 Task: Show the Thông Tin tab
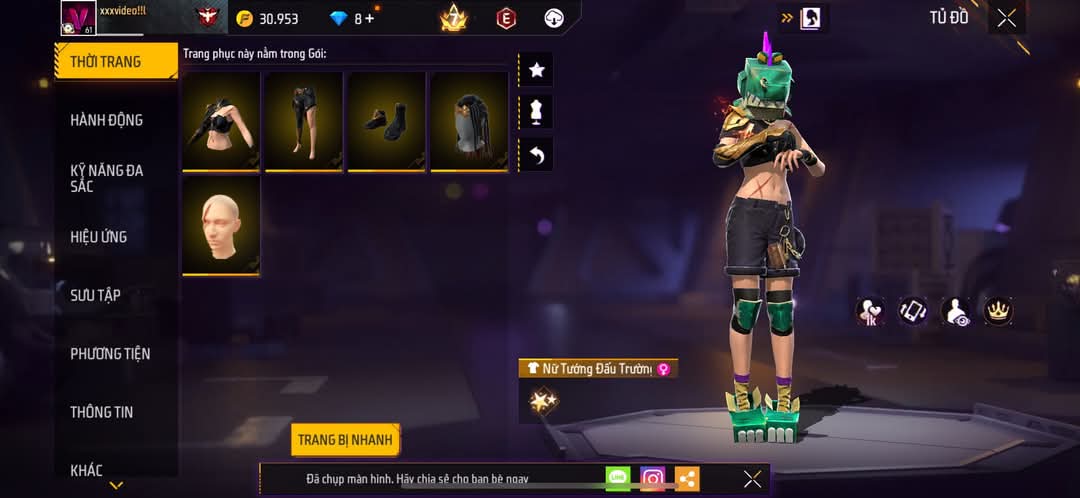tap(101, 412)
